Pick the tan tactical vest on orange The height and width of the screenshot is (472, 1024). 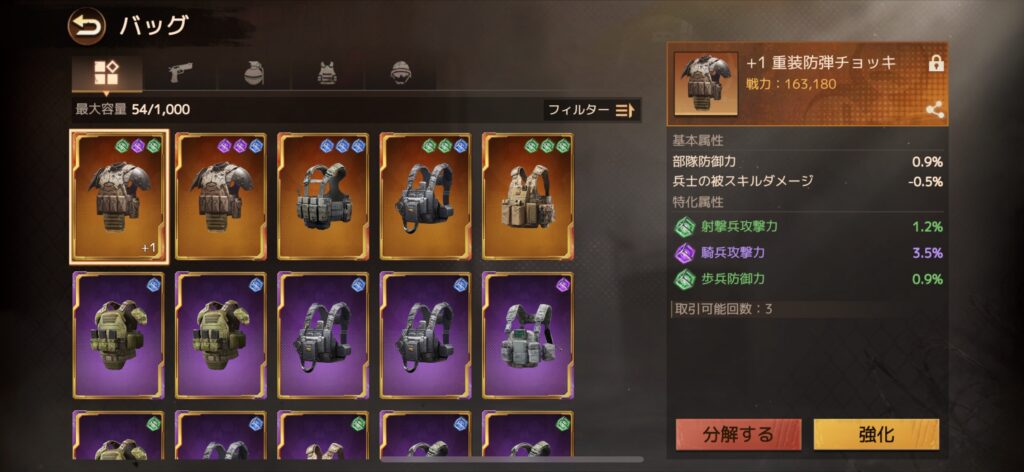pyautogui.click(x=527, y=196)
